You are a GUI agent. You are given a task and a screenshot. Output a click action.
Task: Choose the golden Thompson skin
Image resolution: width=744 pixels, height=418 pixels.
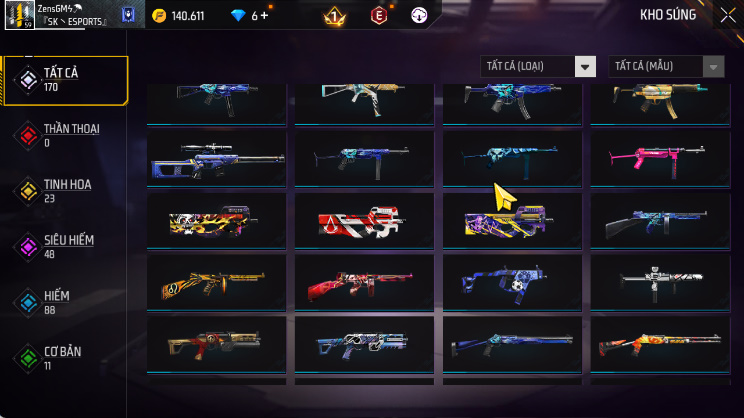216,283
